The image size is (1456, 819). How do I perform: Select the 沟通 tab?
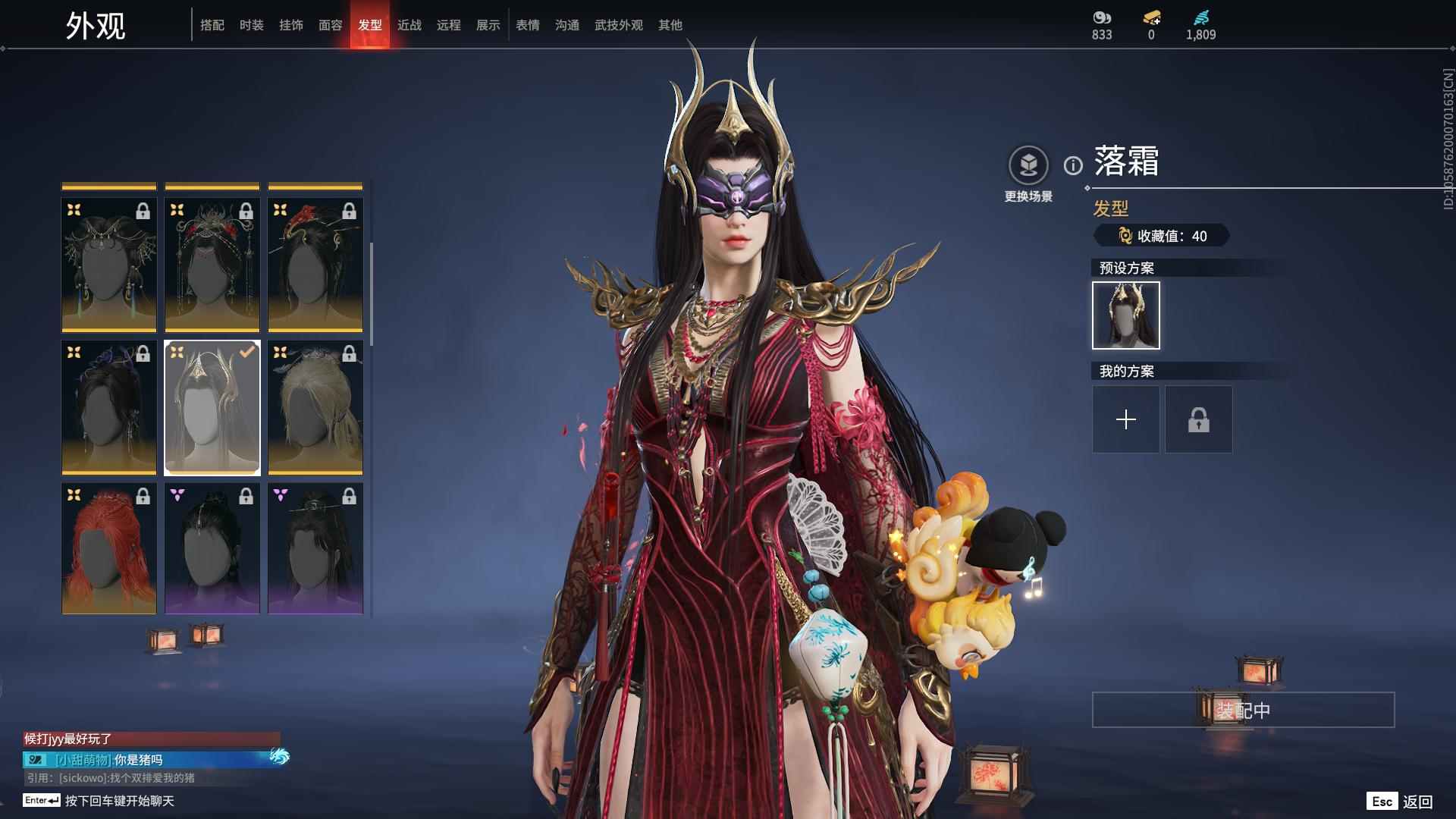coord(567,25)
